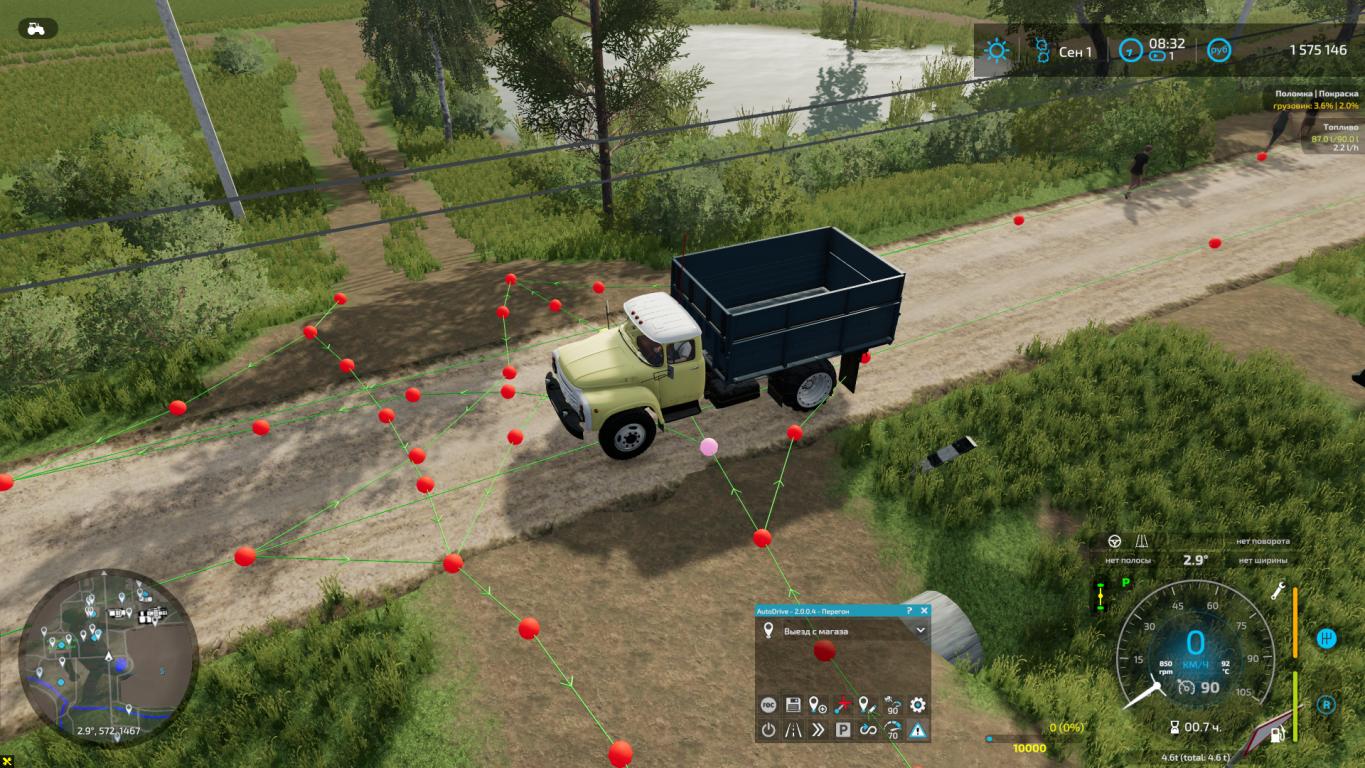Open AutoDrive help question mark
This screenshot has width=1365, height=768.
coord(909,610)
